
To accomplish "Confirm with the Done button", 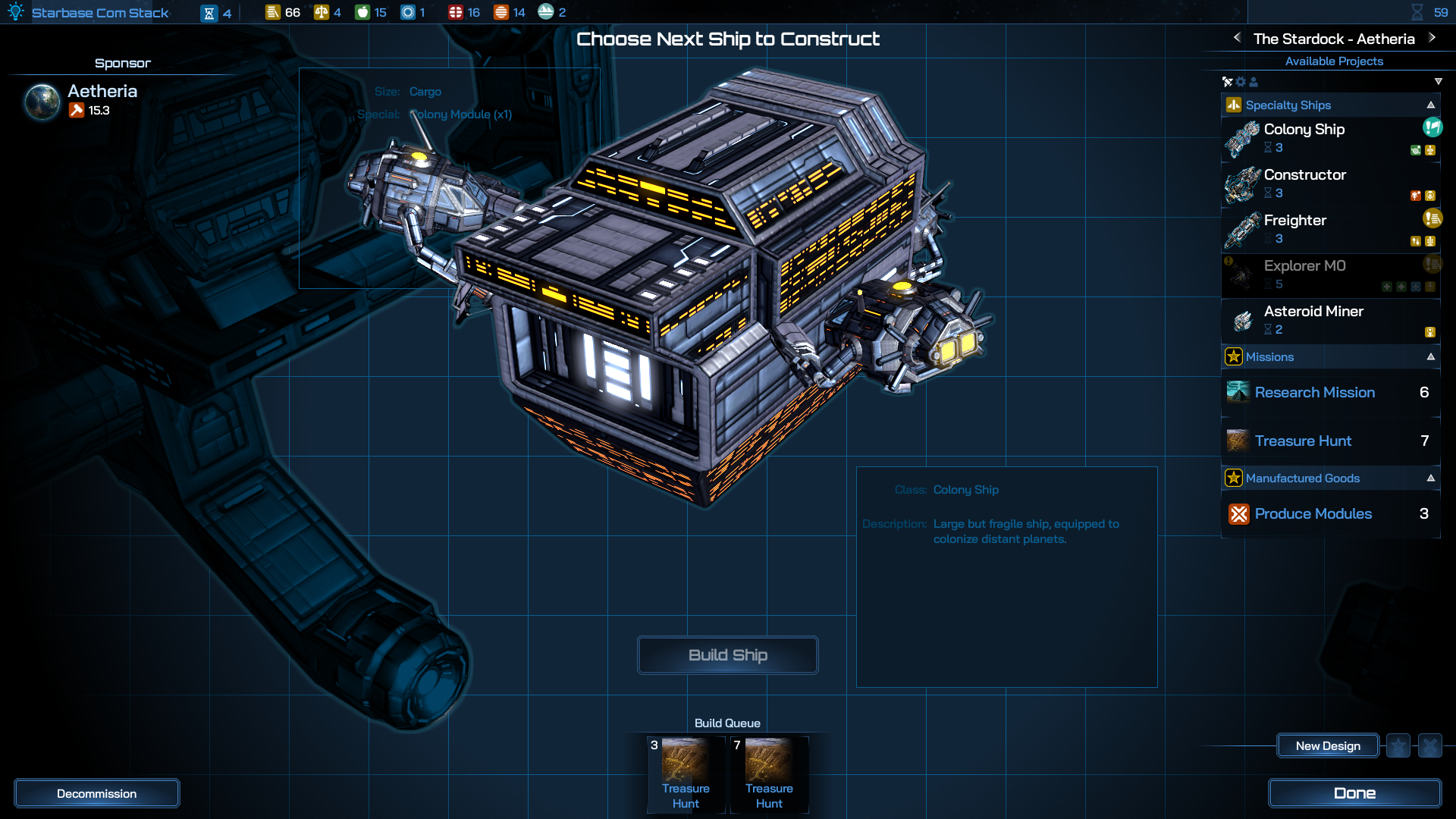I will coord(1354,793).
